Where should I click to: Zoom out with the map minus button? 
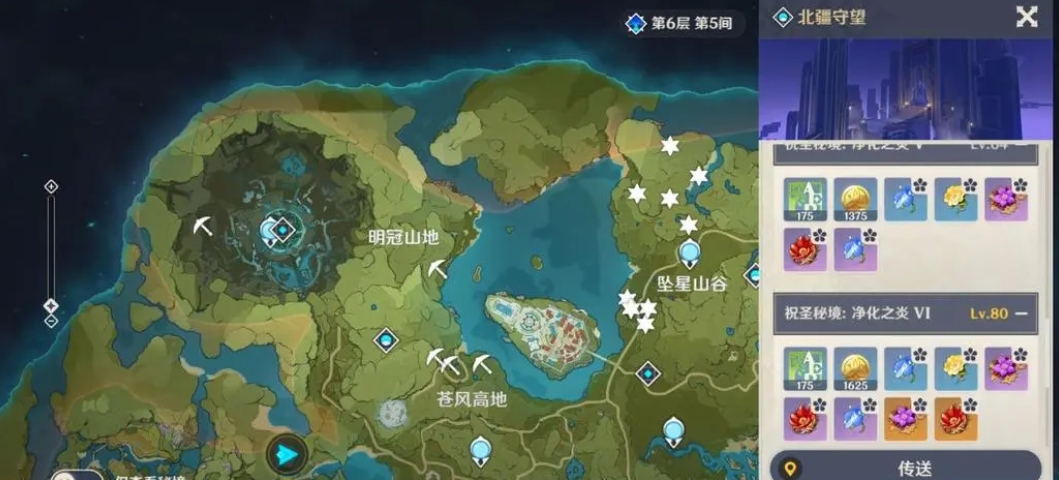51,321
